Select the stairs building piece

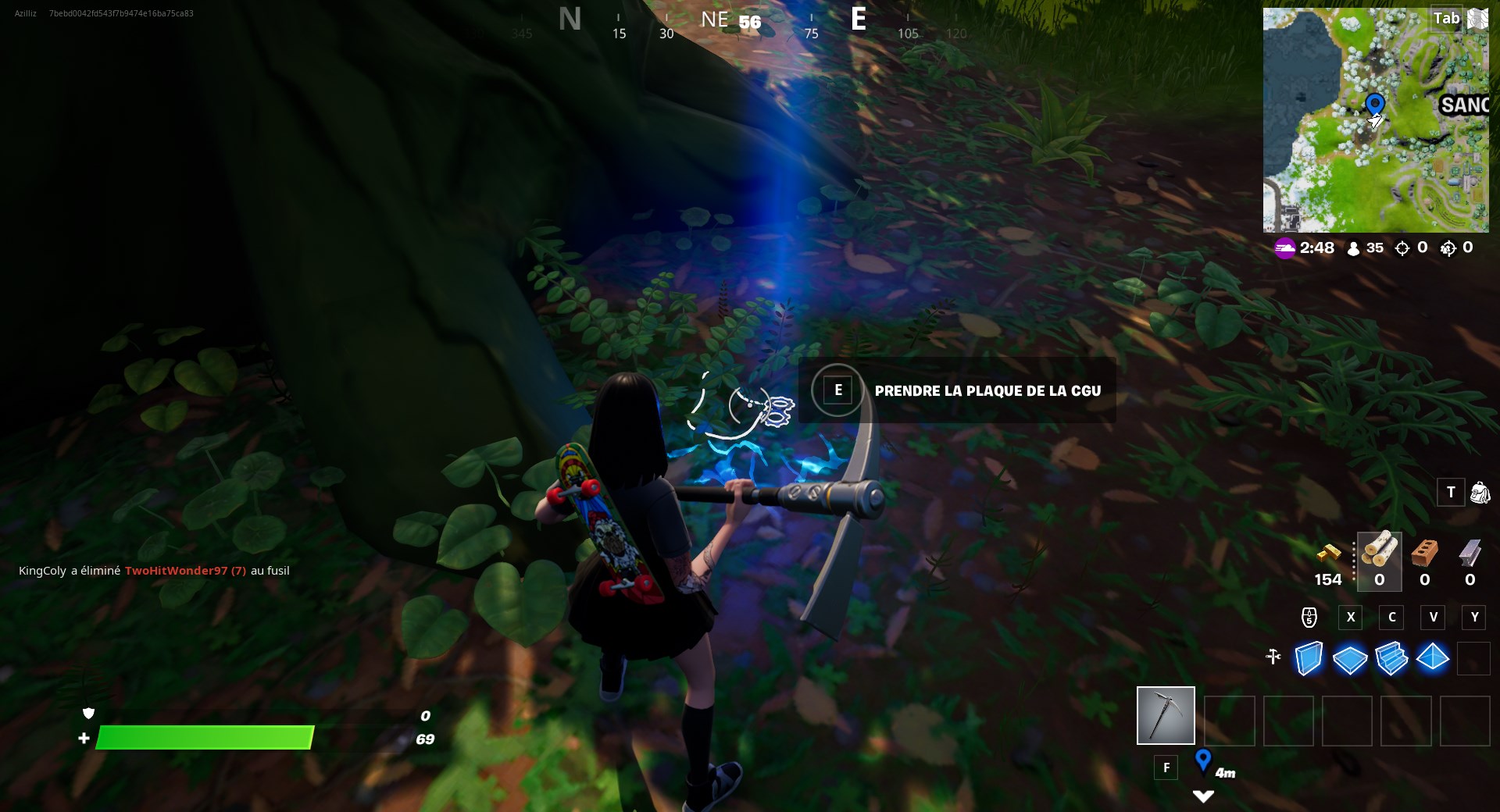tap(1393, 660)
